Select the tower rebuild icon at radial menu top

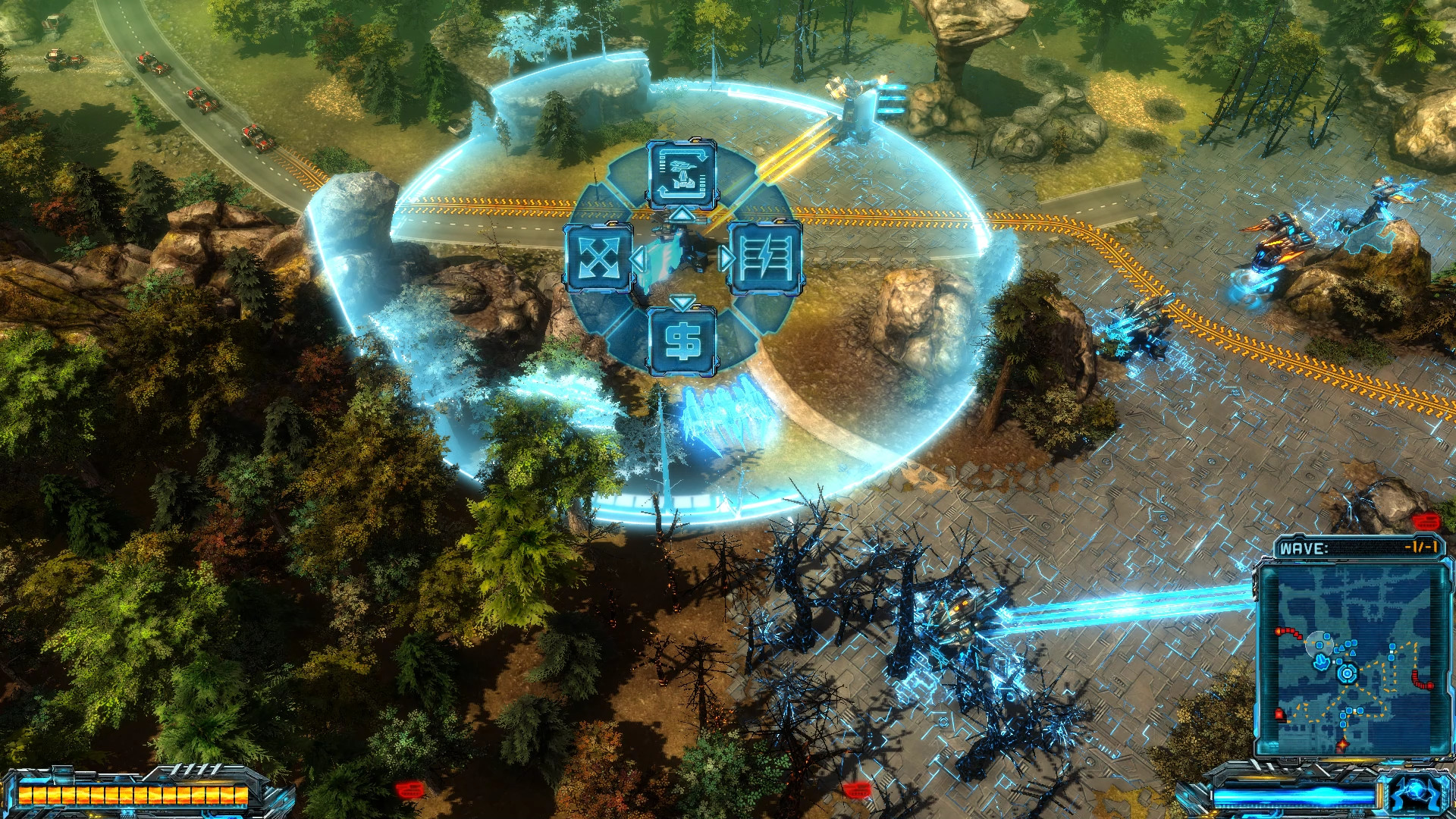tap(682, 172)
